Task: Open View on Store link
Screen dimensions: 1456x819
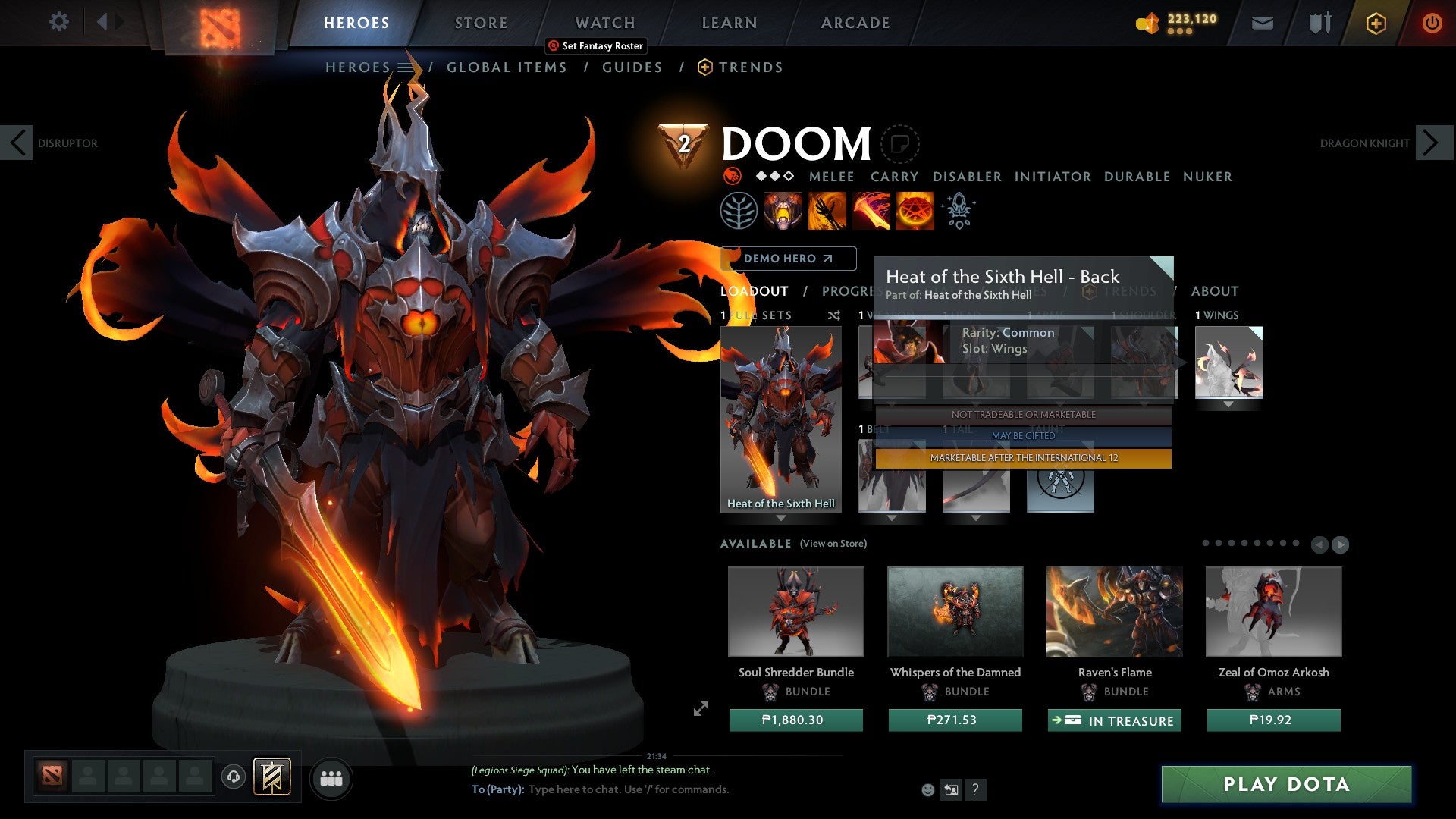Action: pyautogui.click(x=833, y=544)
